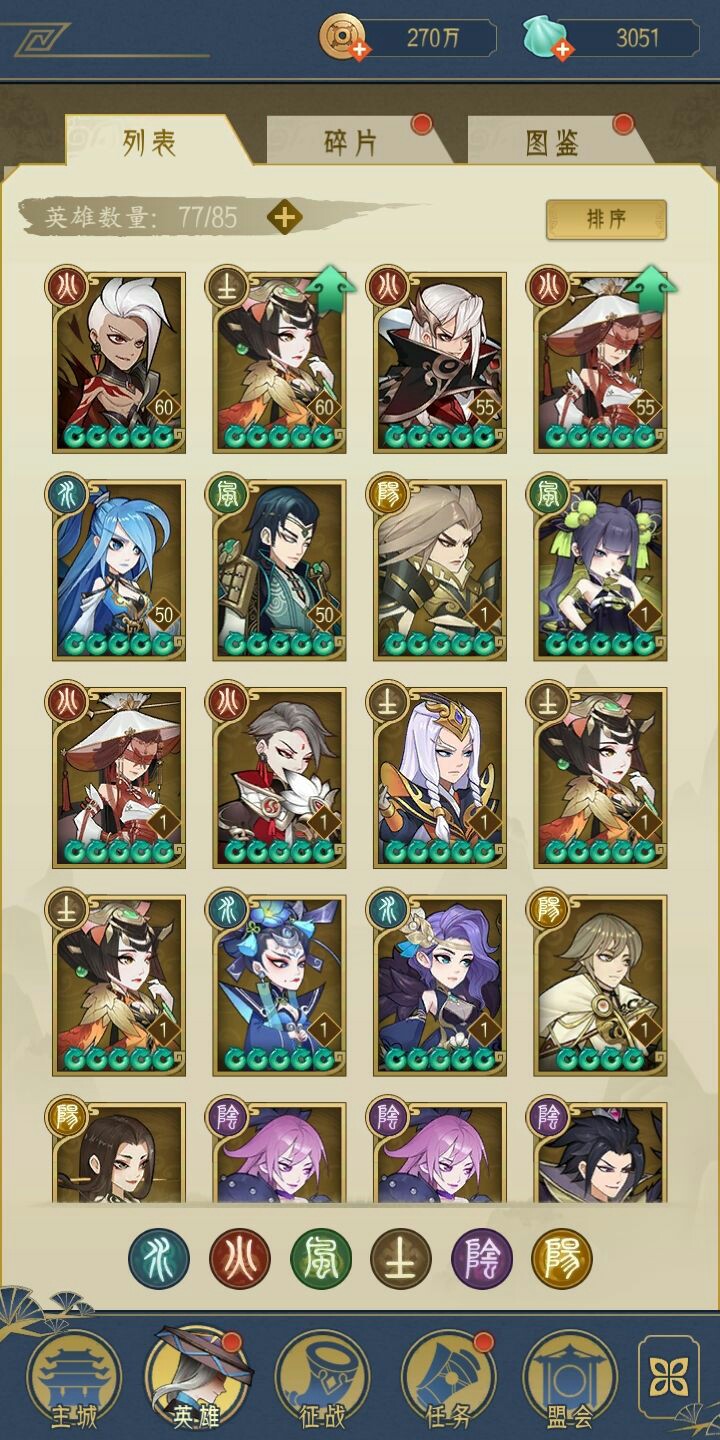This screenshot has height=1440, width=720.
Task: Filter heroes by the brown earth element
Action: click(x=401, y=1258)
